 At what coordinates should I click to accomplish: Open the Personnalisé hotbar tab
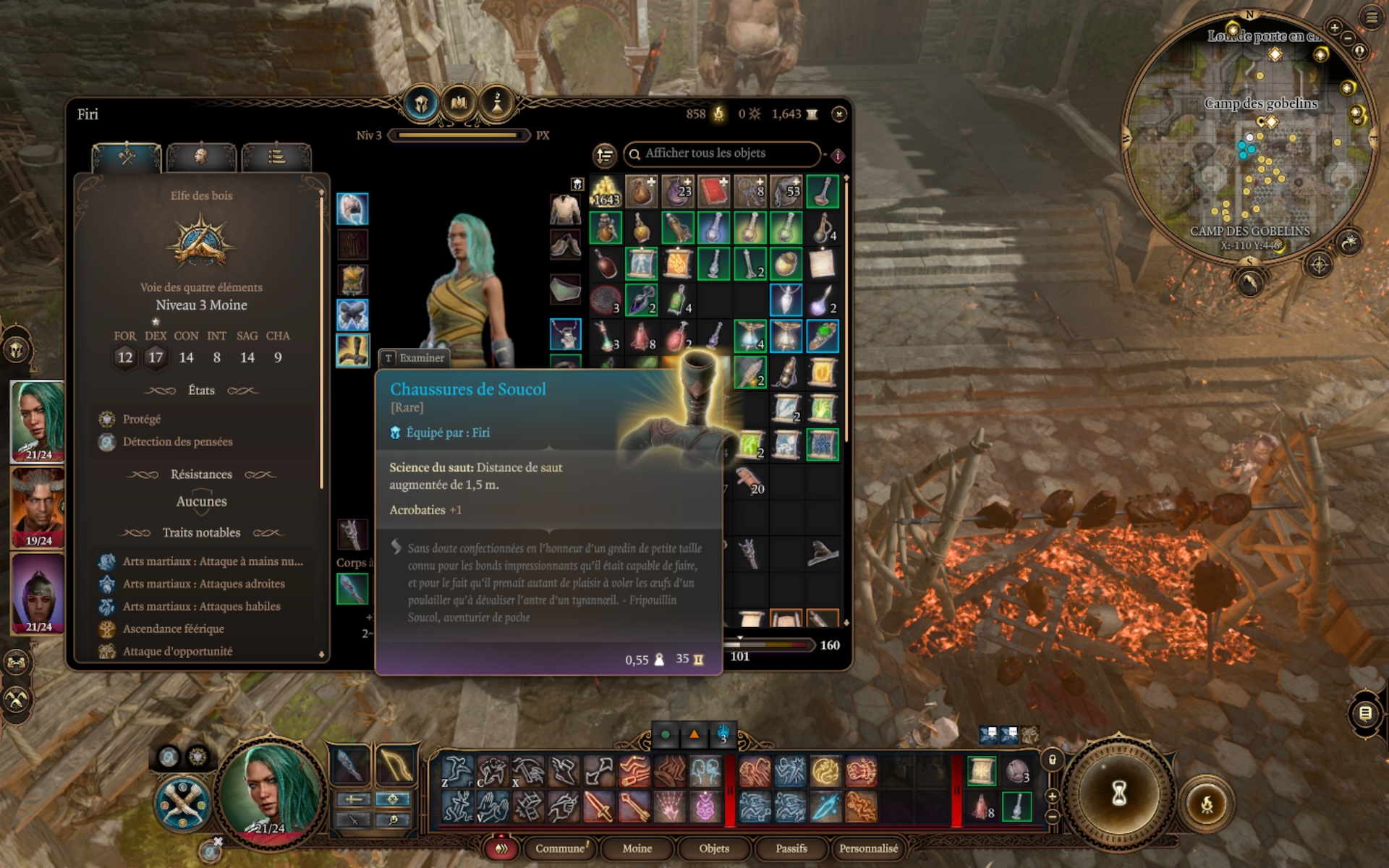pyautogui.click(x=868, y=848)
